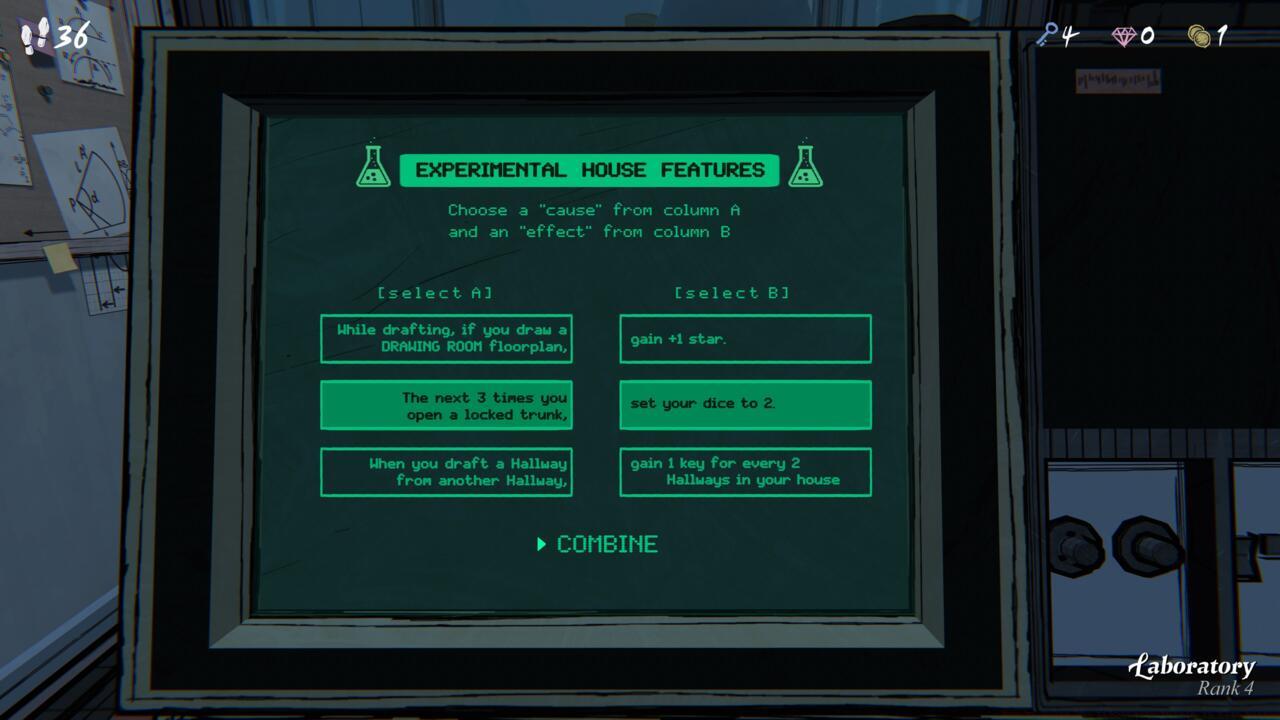
Task: Choose the gain 1 key per 2 Hallways effect
Action: [745, 471]
